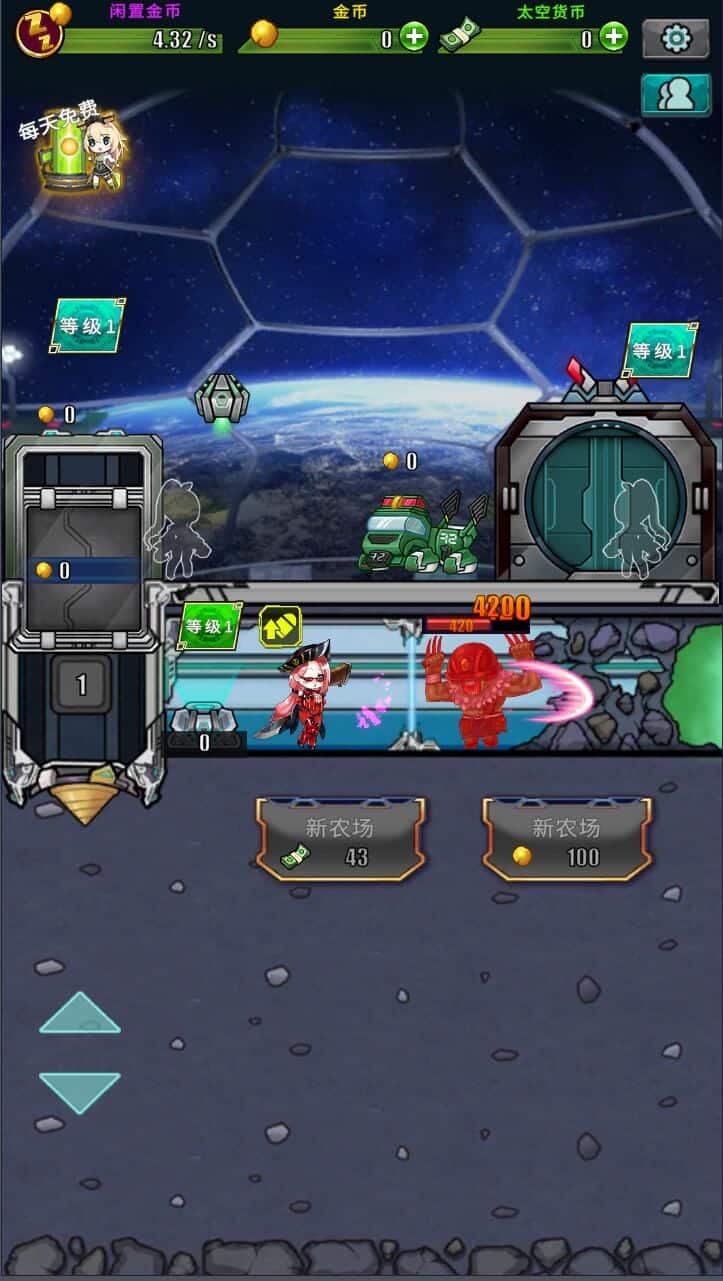Activate the yellow boost arrows icon
723x1281 pixels.
tap(280, 626)
